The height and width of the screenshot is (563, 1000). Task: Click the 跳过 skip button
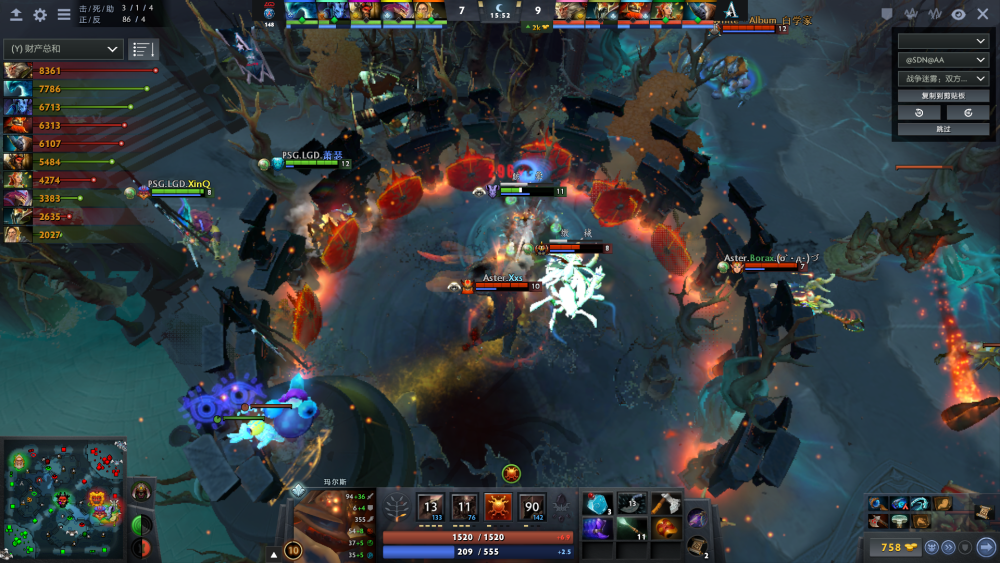click(942, 129)
